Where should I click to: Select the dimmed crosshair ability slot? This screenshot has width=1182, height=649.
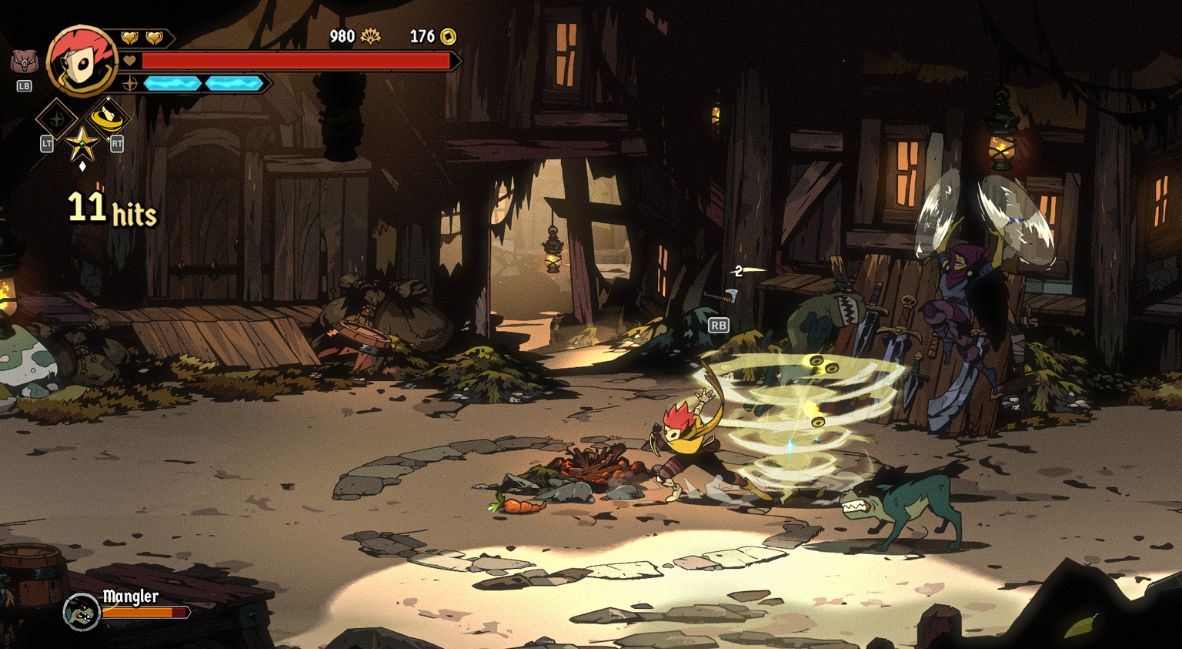pyautogui.click(x=56, y=118)
